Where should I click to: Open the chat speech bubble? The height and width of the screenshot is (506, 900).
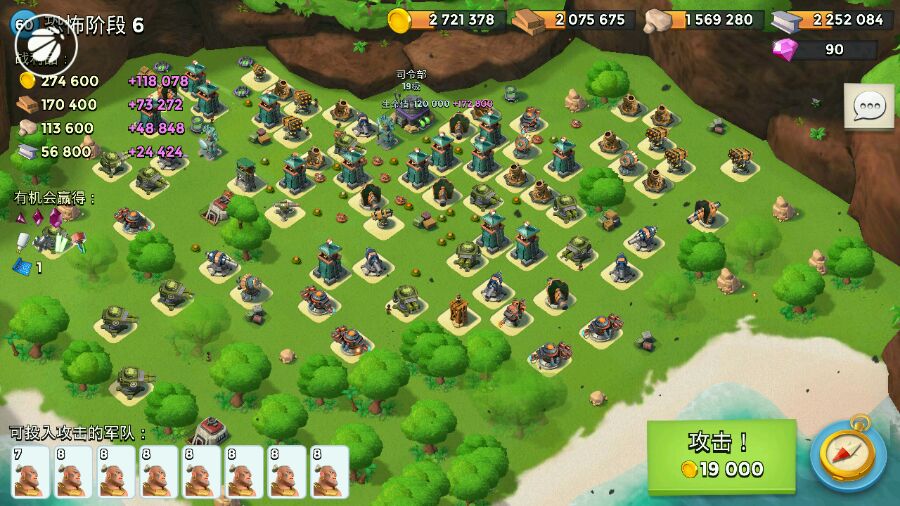[868, 106]
